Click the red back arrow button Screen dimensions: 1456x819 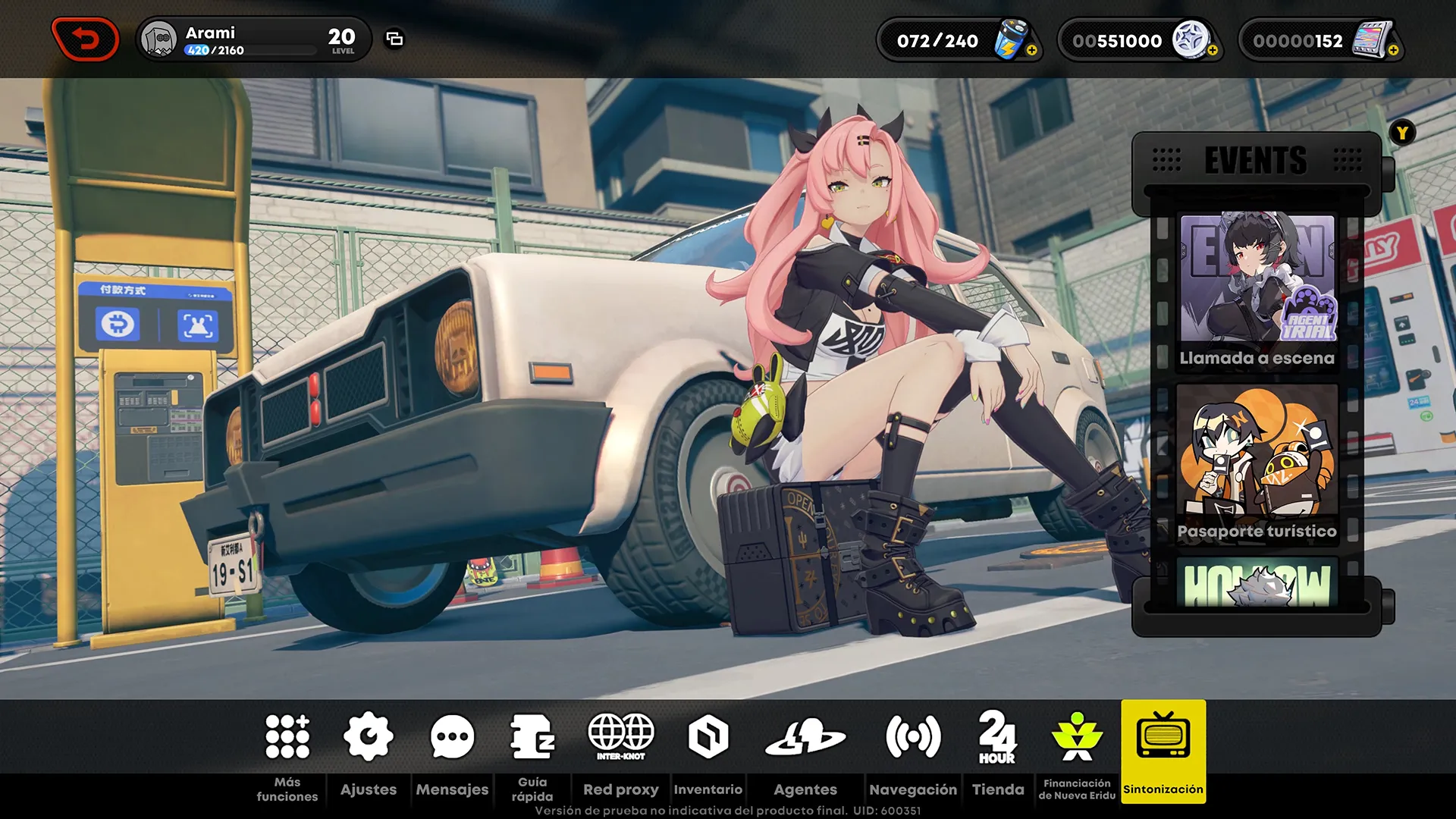(x=85, y=39)
